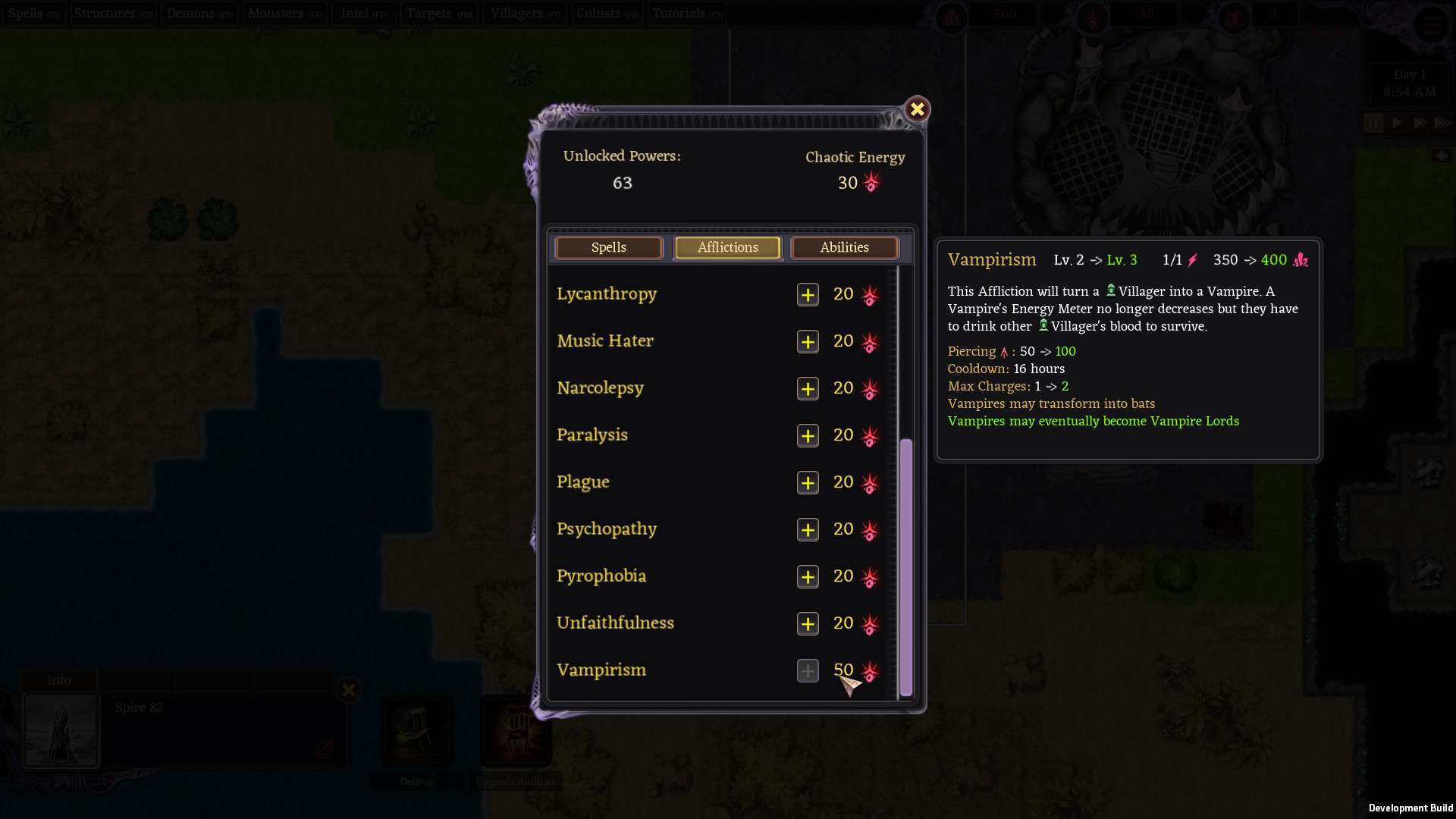Click the purple scrollbar of the affliction list
This screenshot has height=819, width=1456.
coord(905,567)
